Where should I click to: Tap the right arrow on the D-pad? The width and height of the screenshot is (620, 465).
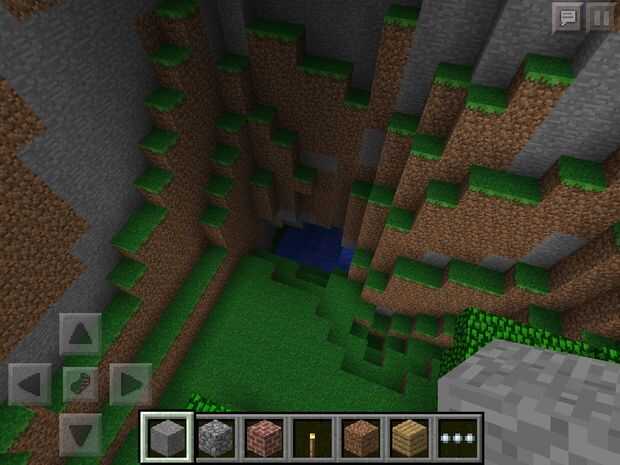pyautogui.click(x=130, y=383)
